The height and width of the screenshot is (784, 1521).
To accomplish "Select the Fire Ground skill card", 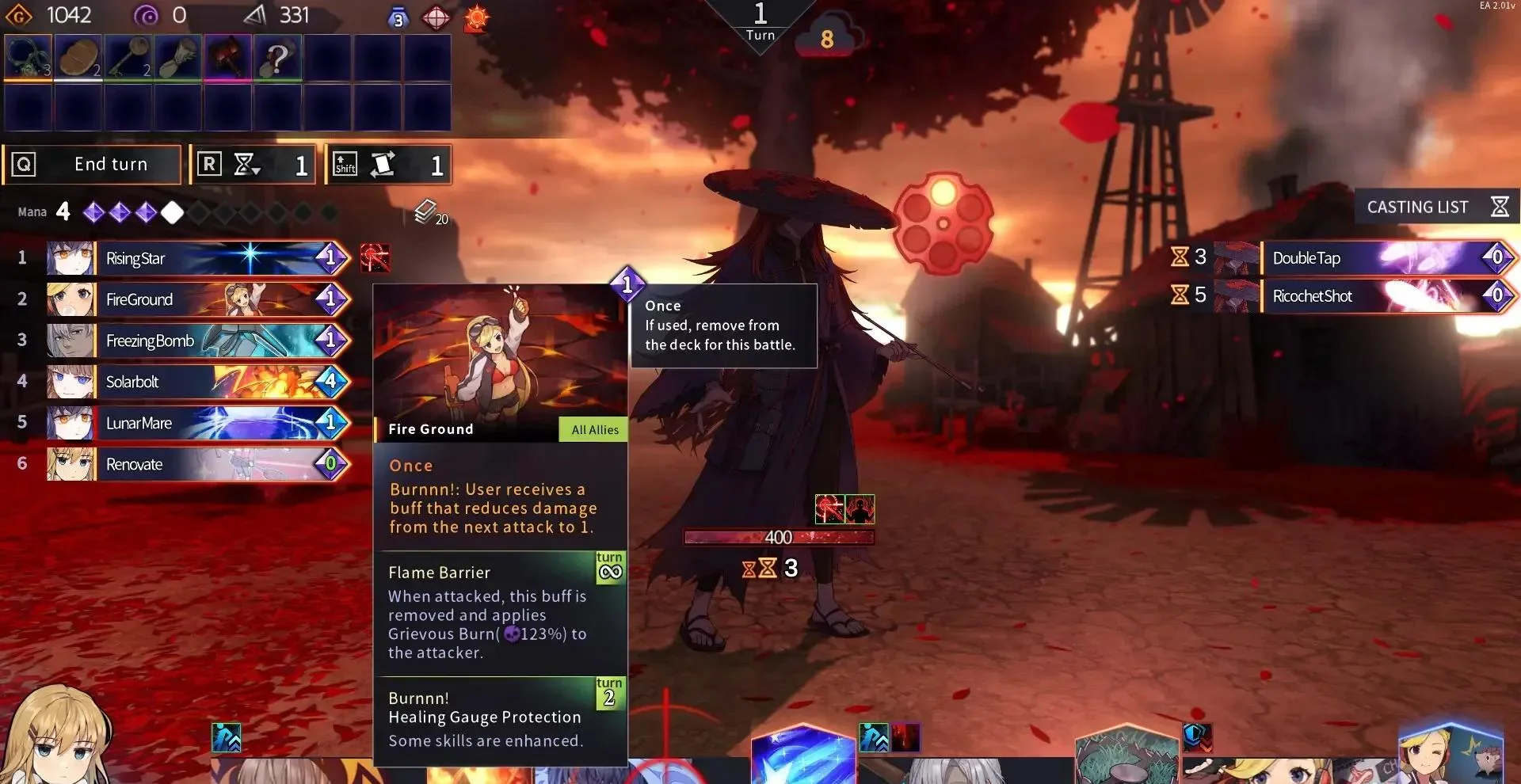I will click(198, 299).
